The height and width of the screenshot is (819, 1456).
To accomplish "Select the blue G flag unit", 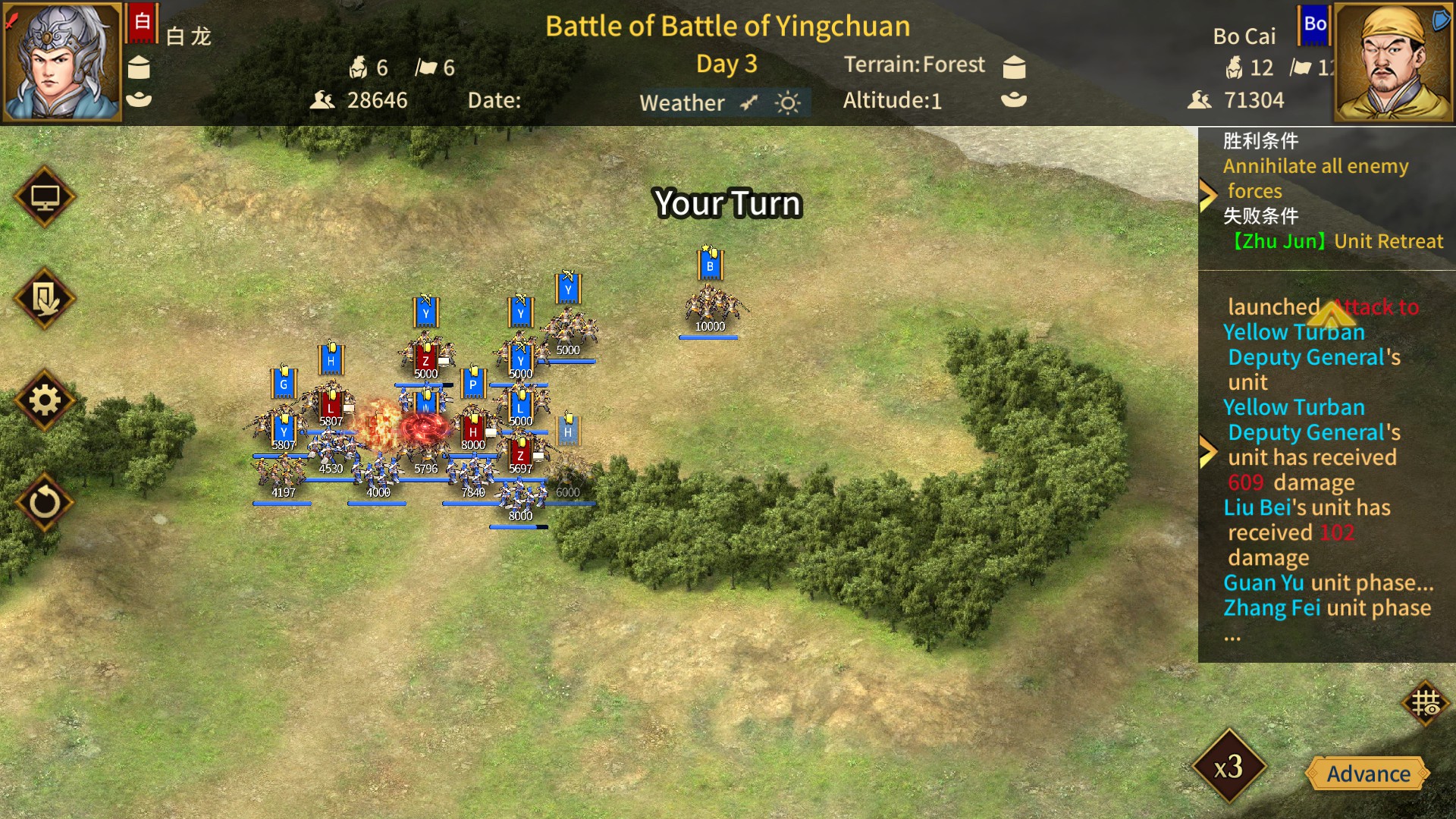I will point(284,384).
